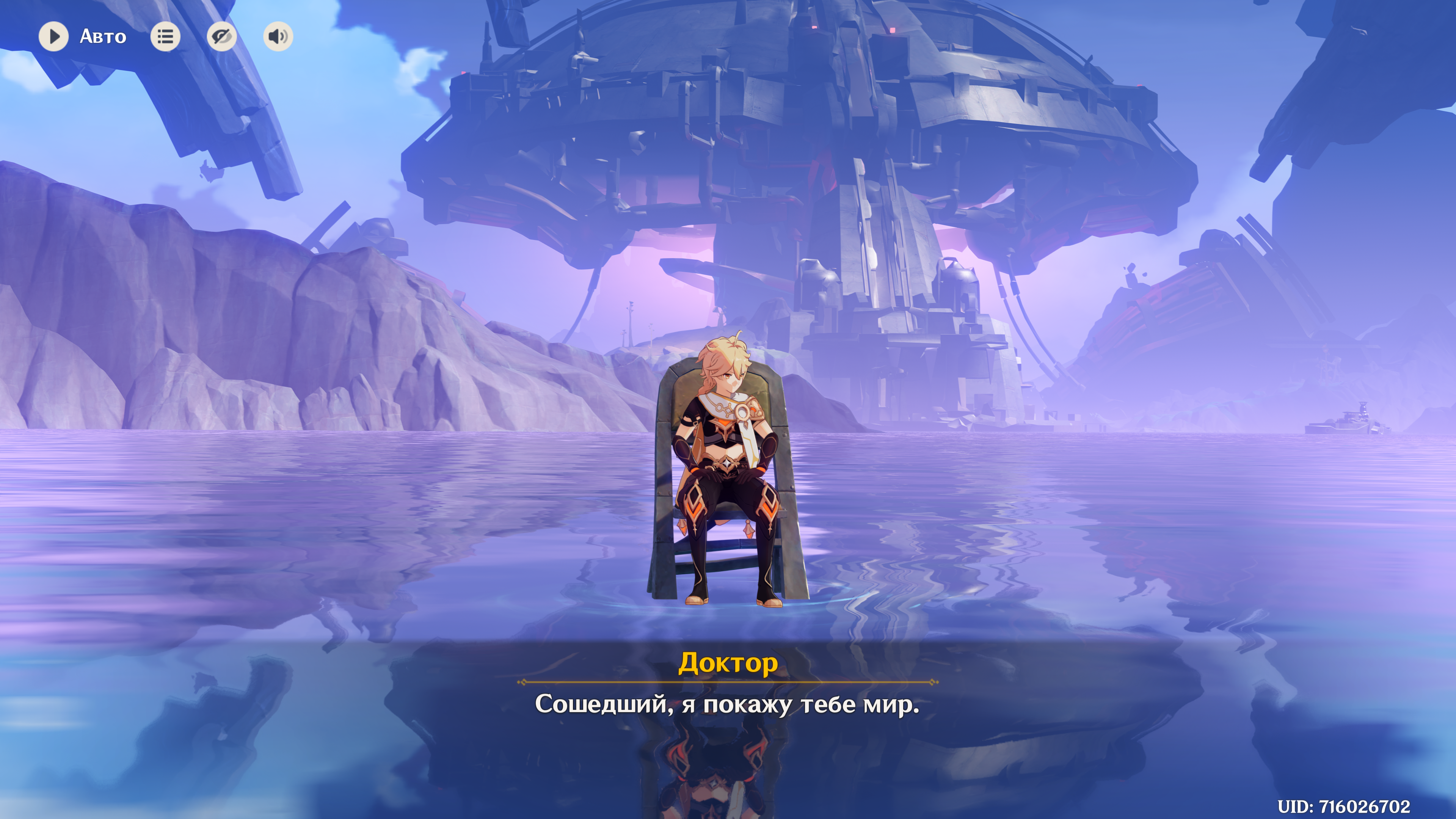Toggle the Авто auto-play button
1456x819 pixels.
click(x=54, y=37)
